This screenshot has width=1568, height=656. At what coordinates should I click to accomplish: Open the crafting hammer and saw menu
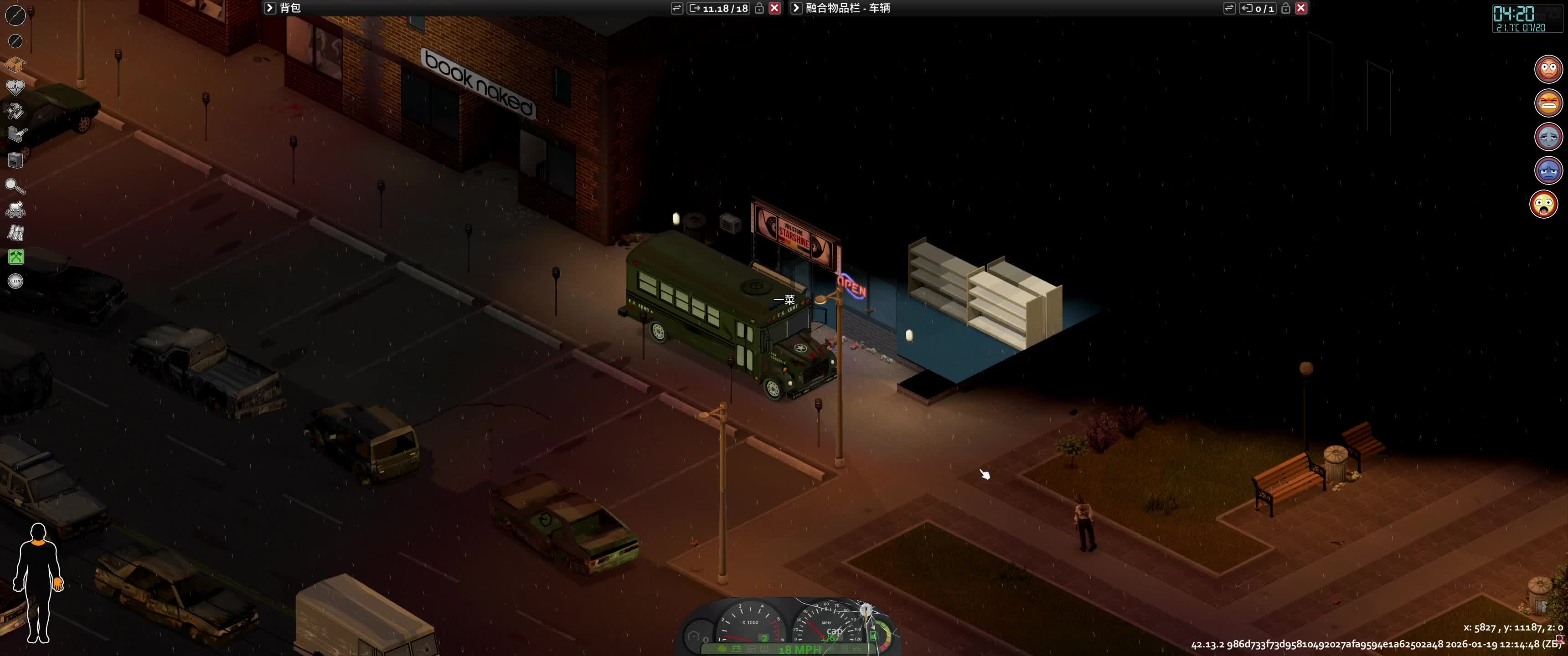(15, 111)
